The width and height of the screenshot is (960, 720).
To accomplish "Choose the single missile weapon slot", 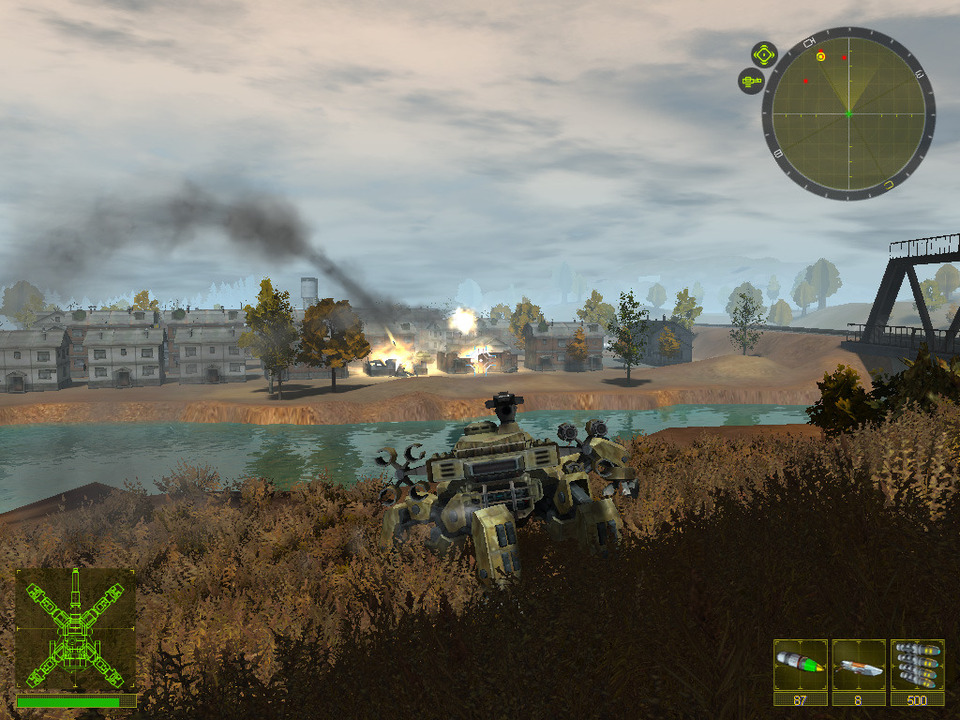I will (x=859, y=665).
